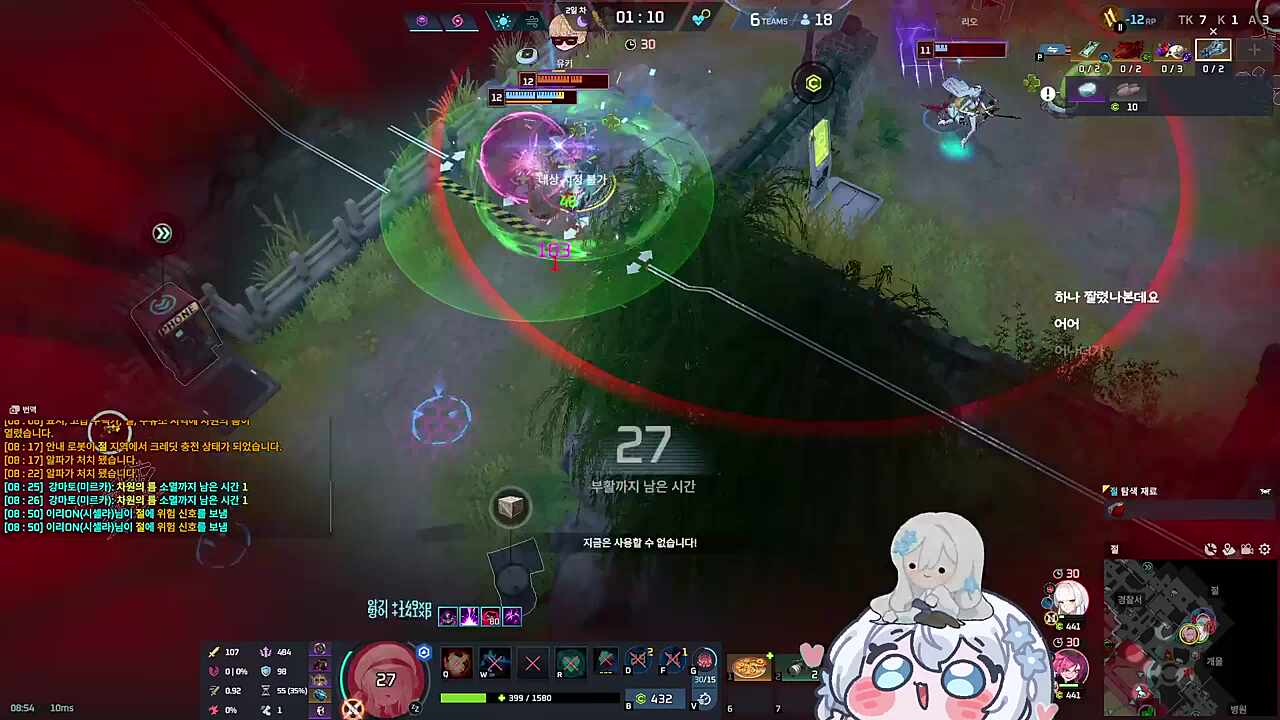The width and height of the screenshot is (1280, 720).
Task: Select the highlighted shoe crafting recipe
Action: click(x=1214, y=50)
